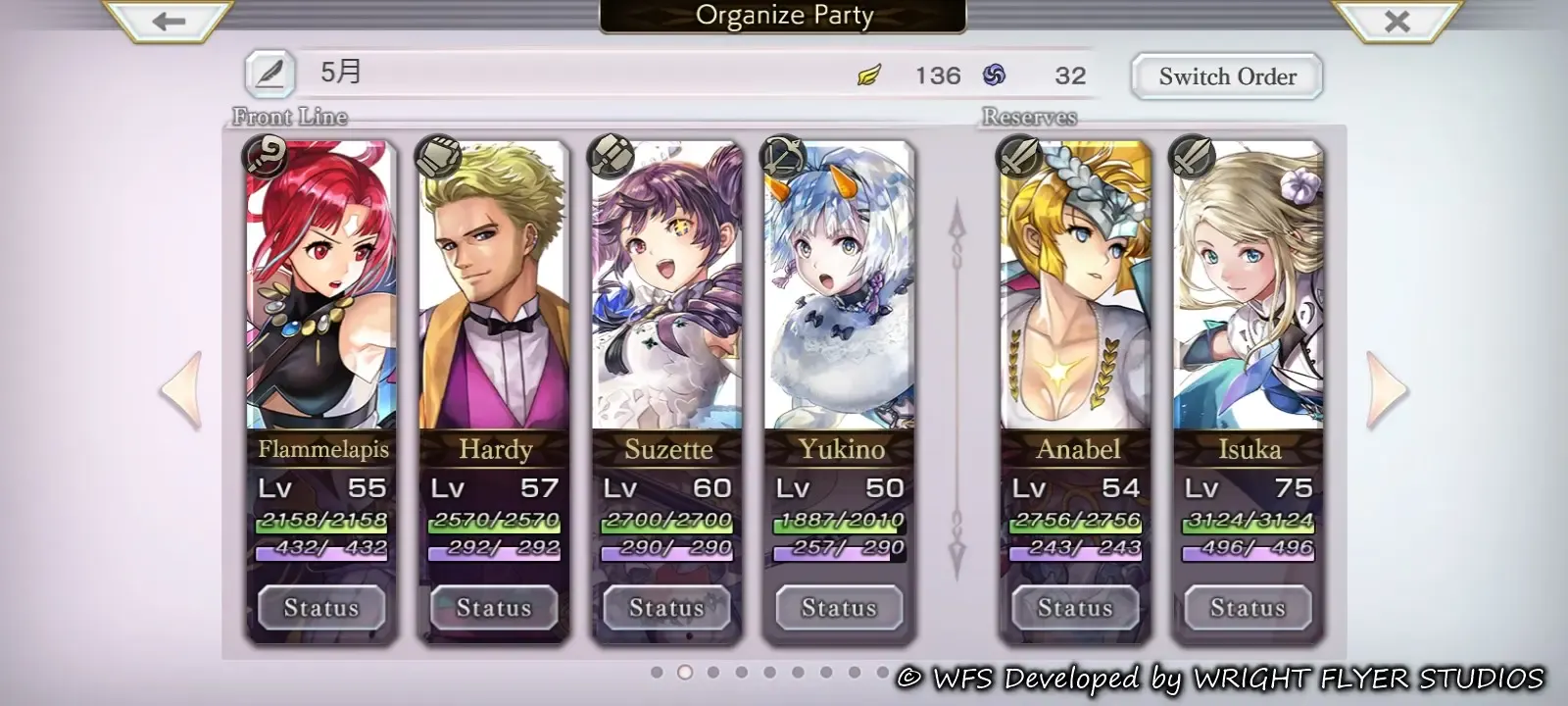The width and height of the screenshot is (1568, 706).
Task: Jump to the first party page dot
Action: 657,673
